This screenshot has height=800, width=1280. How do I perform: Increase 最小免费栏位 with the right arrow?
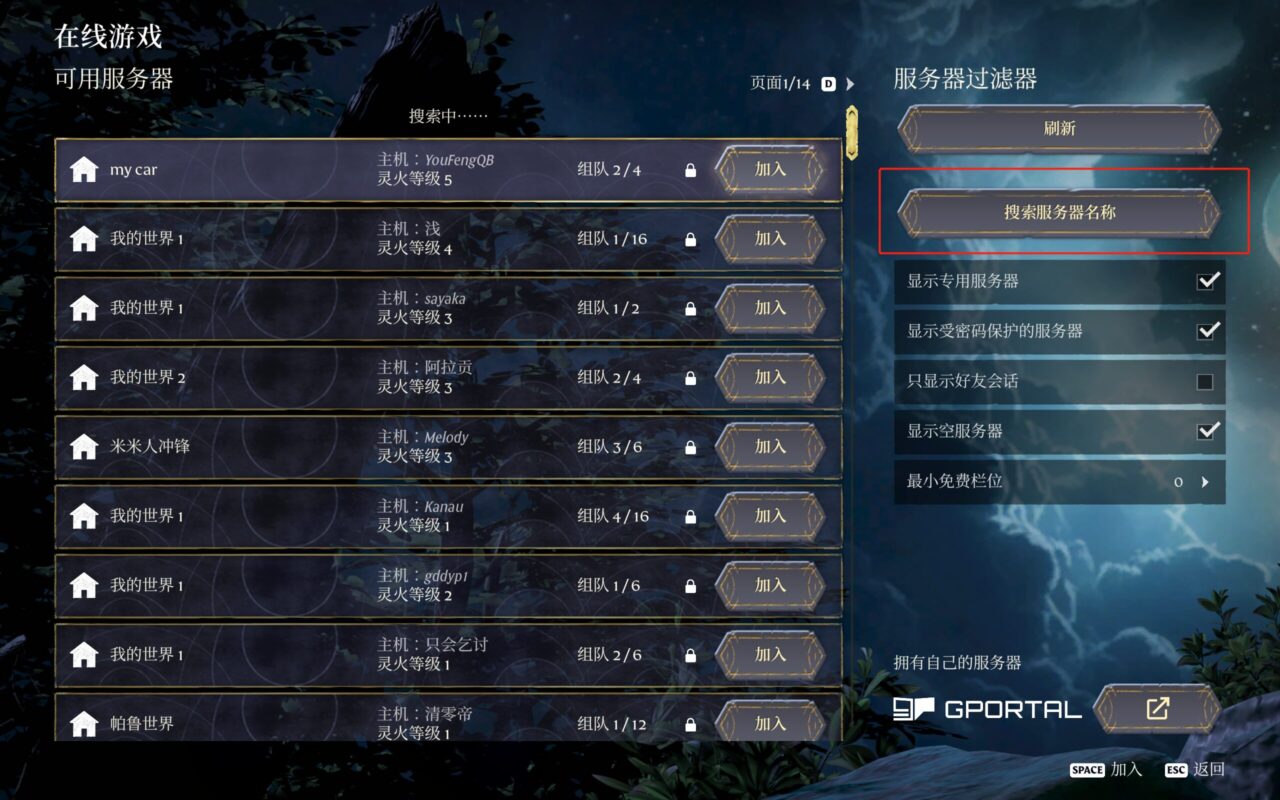coord(1206,482)
